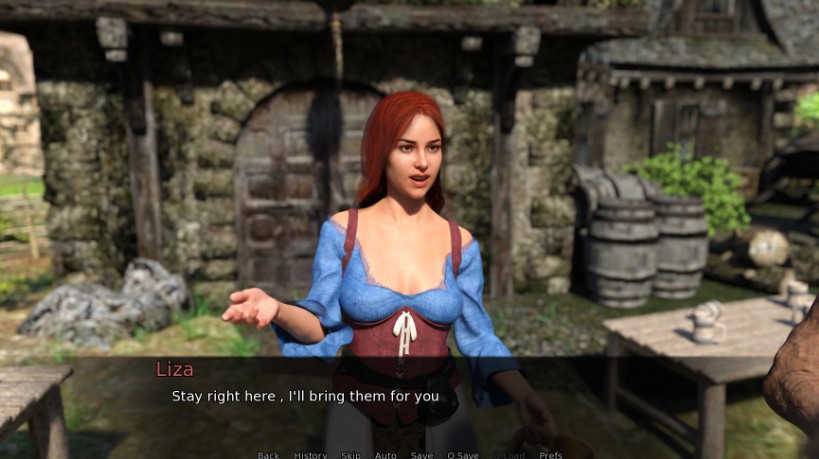Activate Skip mode in quick menu

point(350,455)
